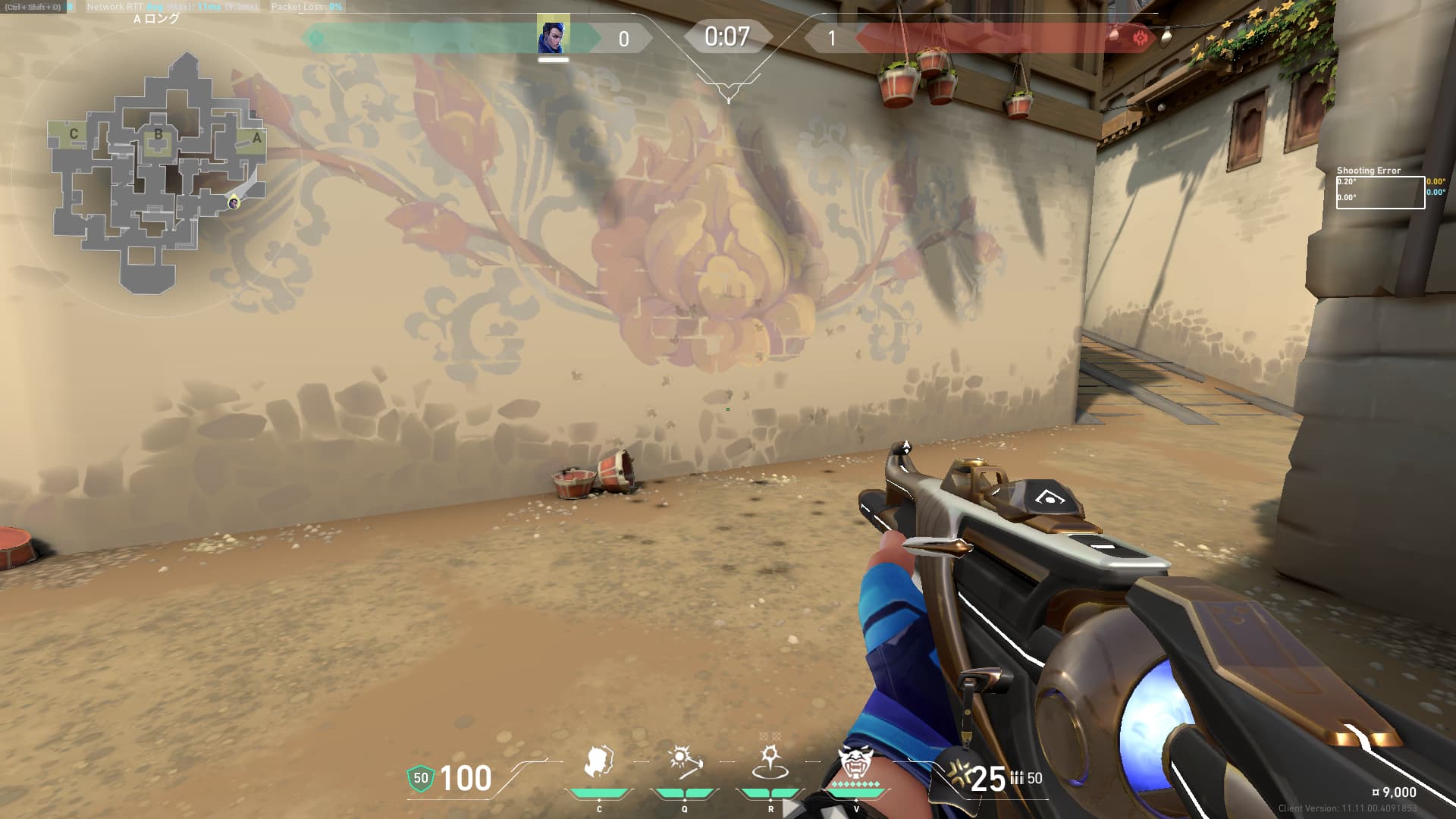1456x819 pixels.
Task: Click the green team emblem icon
Action: click(x=316, y=37)
